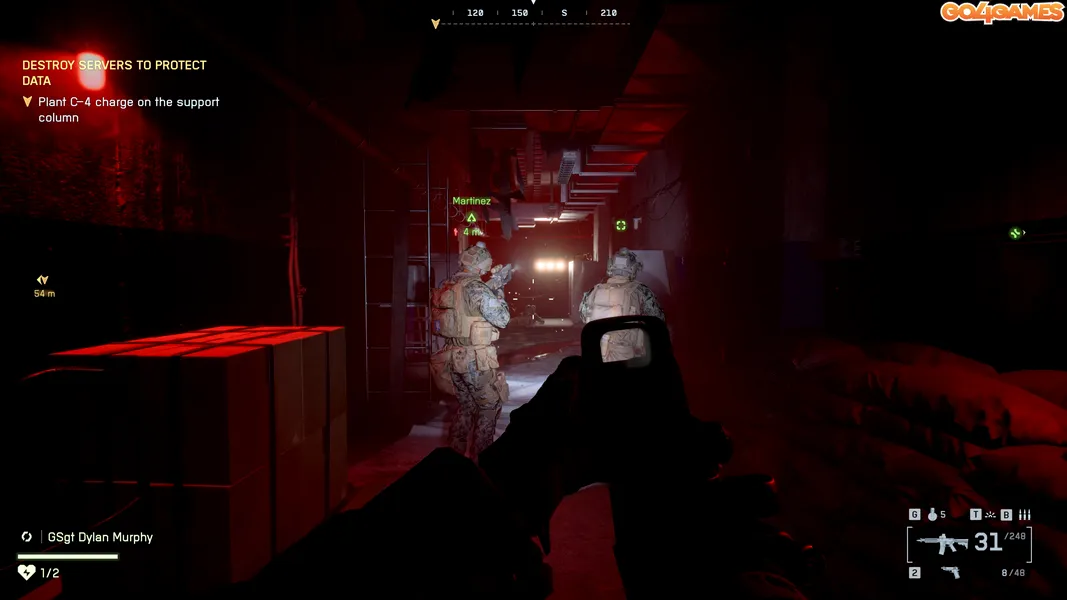Open the GO4GAMES watermark logo
Viewport: 1067px width, 600px height.
point(1001,12)
